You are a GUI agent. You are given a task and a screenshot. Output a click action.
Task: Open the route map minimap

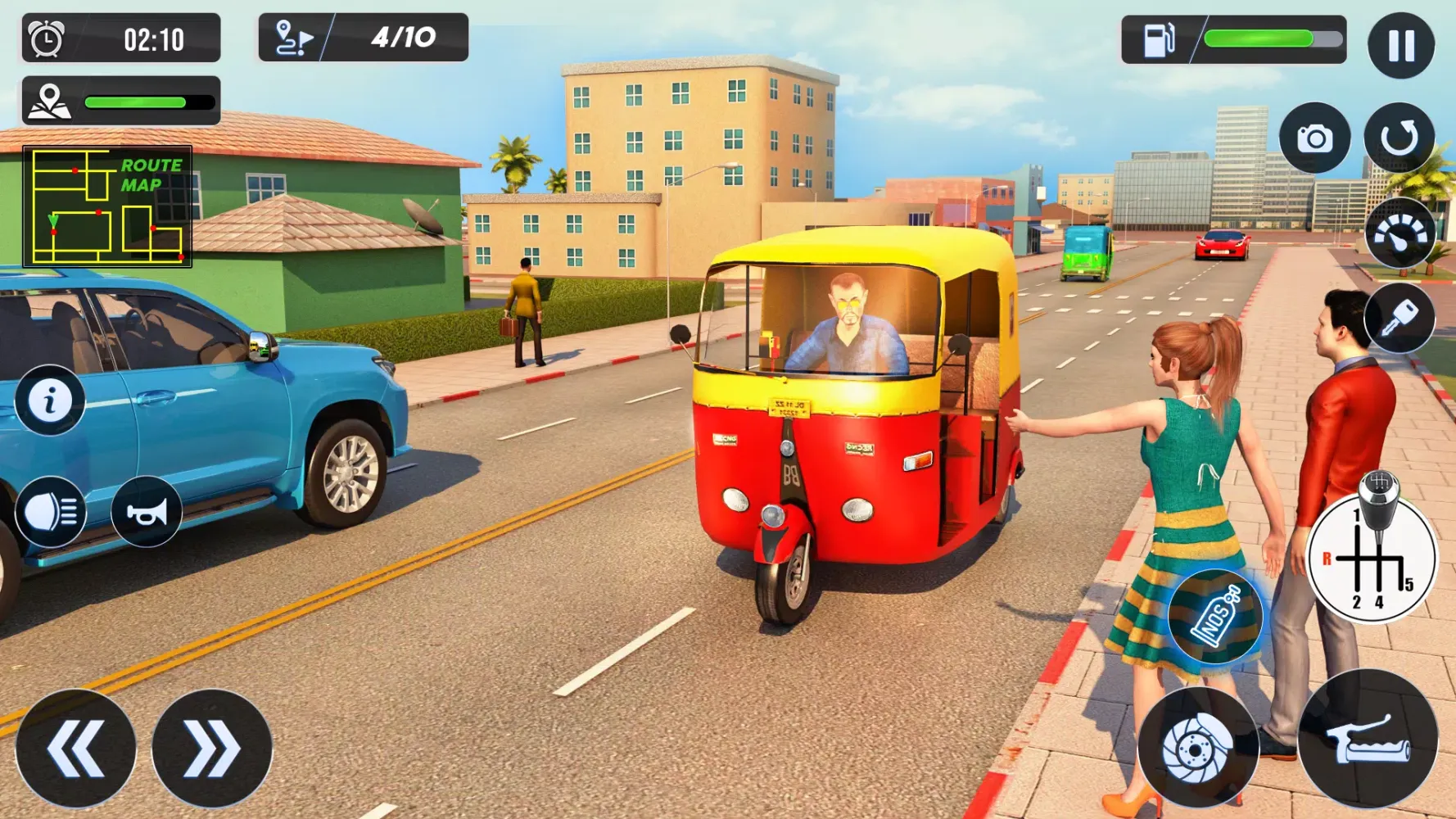(x=107, y=206)
